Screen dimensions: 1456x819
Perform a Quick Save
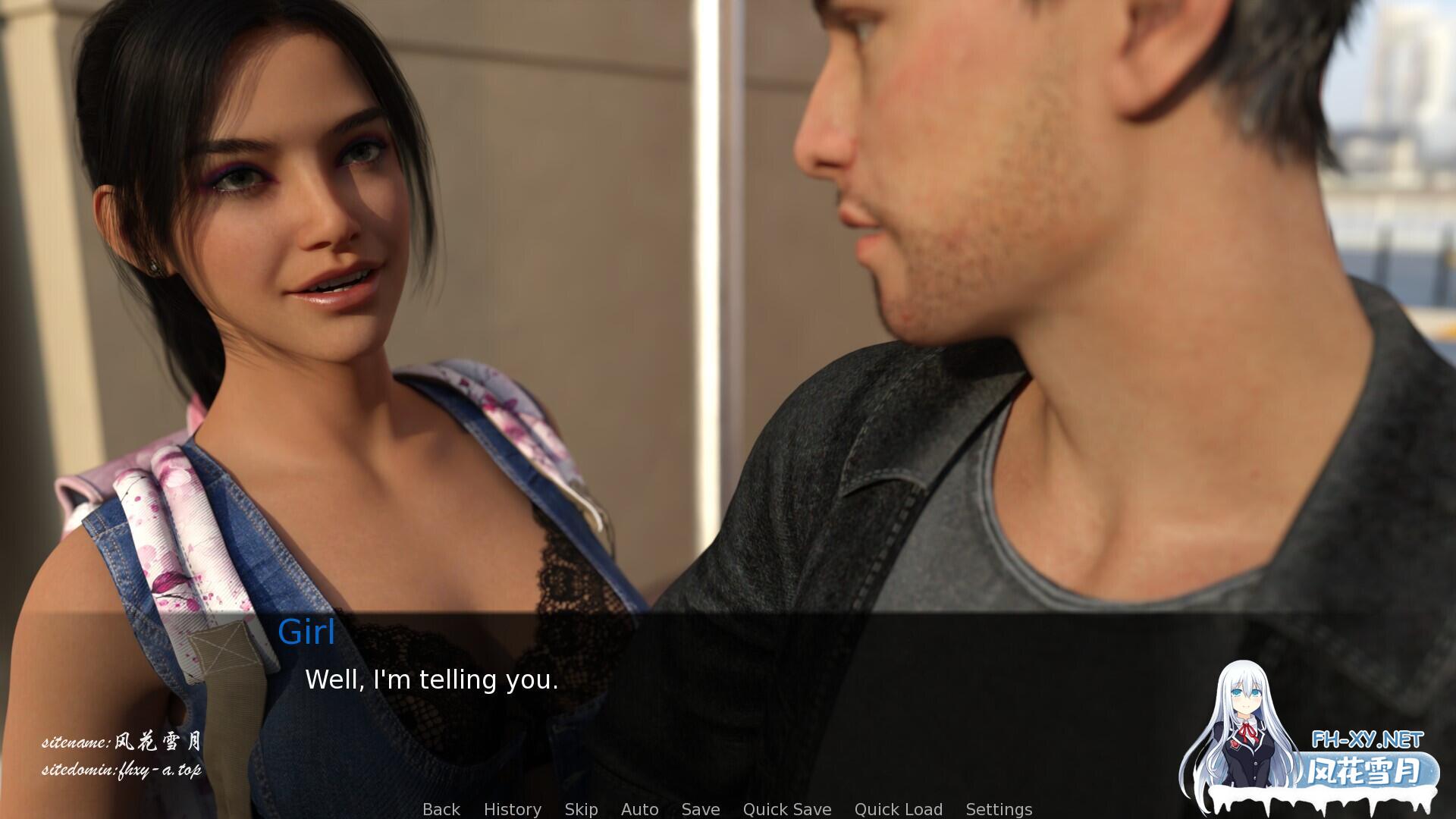click(787, 809)
